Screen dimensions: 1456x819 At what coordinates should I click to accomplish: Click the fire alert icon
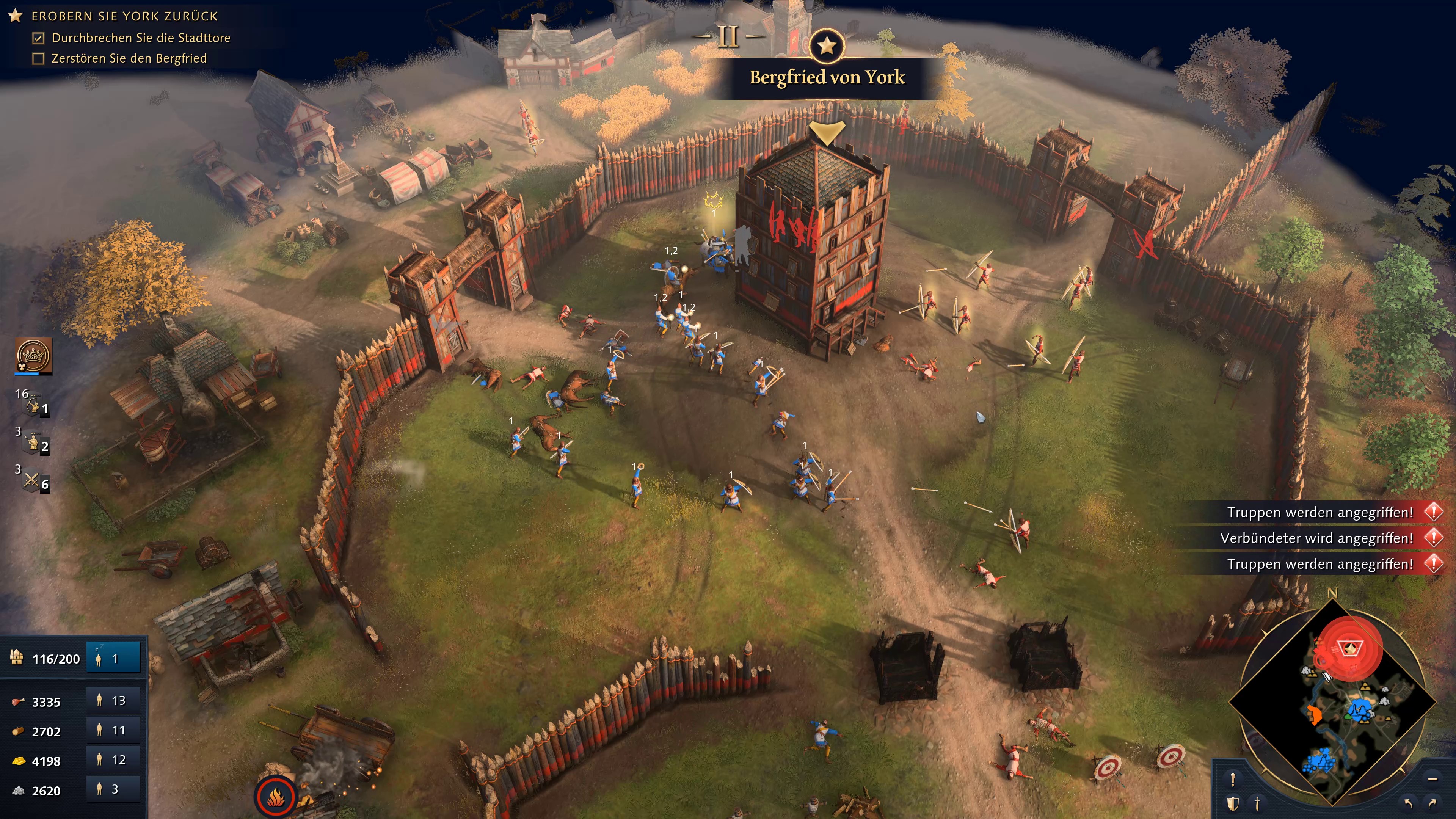pos(275,797)
